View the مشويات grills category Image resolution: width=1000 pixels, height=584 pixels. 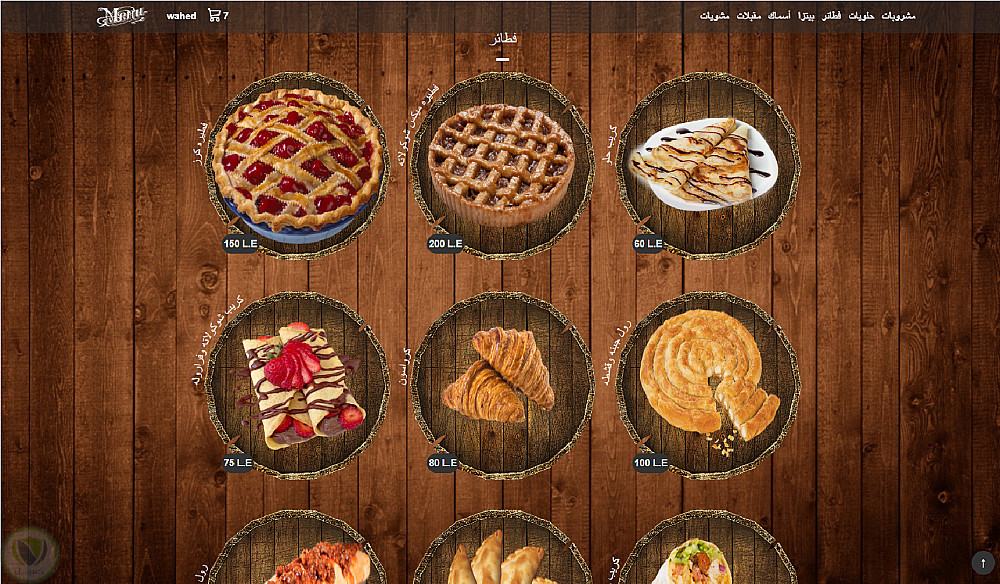pyautogui.click(x=714, y=16)
